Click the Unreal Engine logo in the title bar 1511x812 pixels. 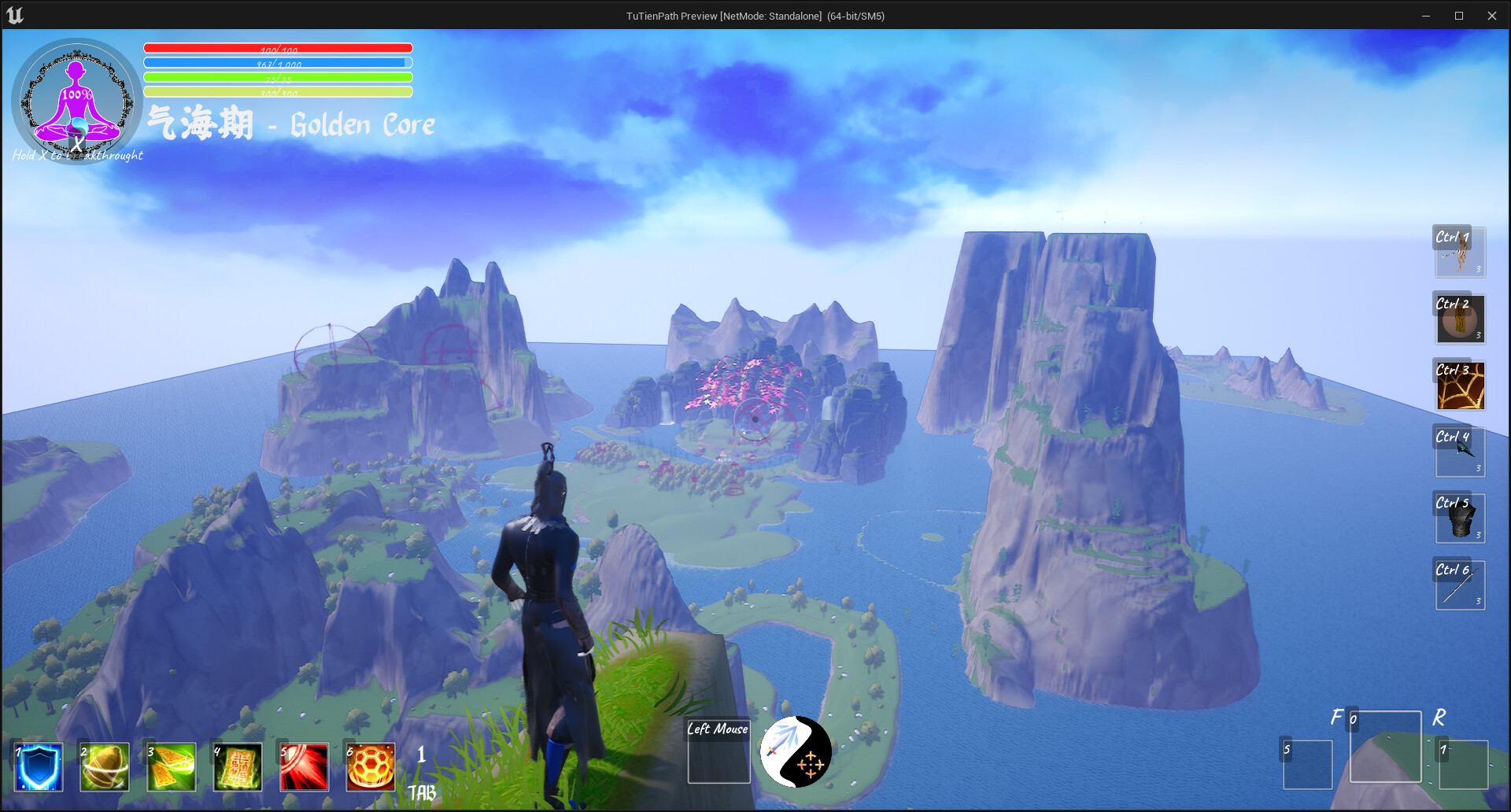(16, 14)
